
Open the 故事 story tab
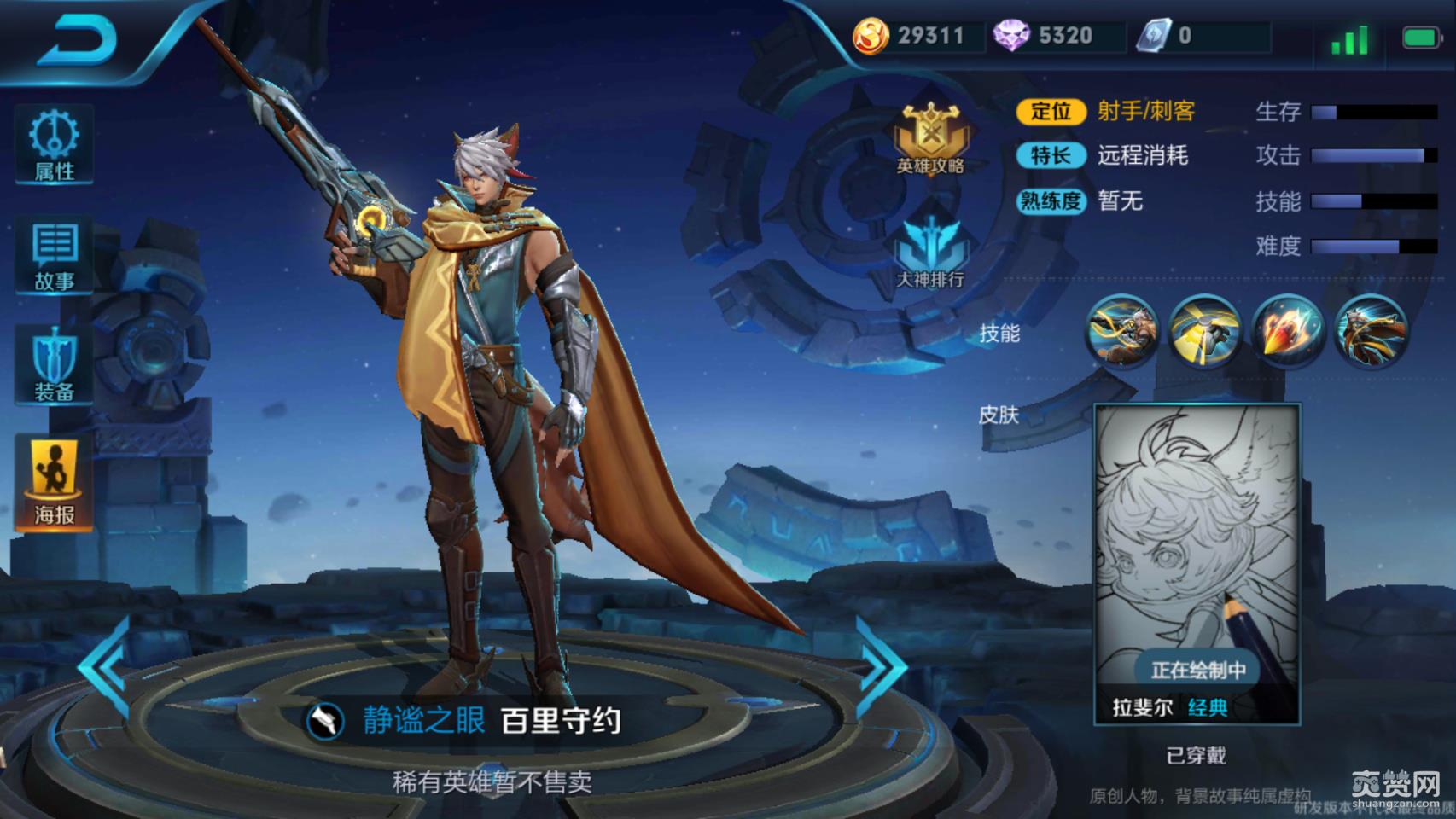tap(54, 256)
